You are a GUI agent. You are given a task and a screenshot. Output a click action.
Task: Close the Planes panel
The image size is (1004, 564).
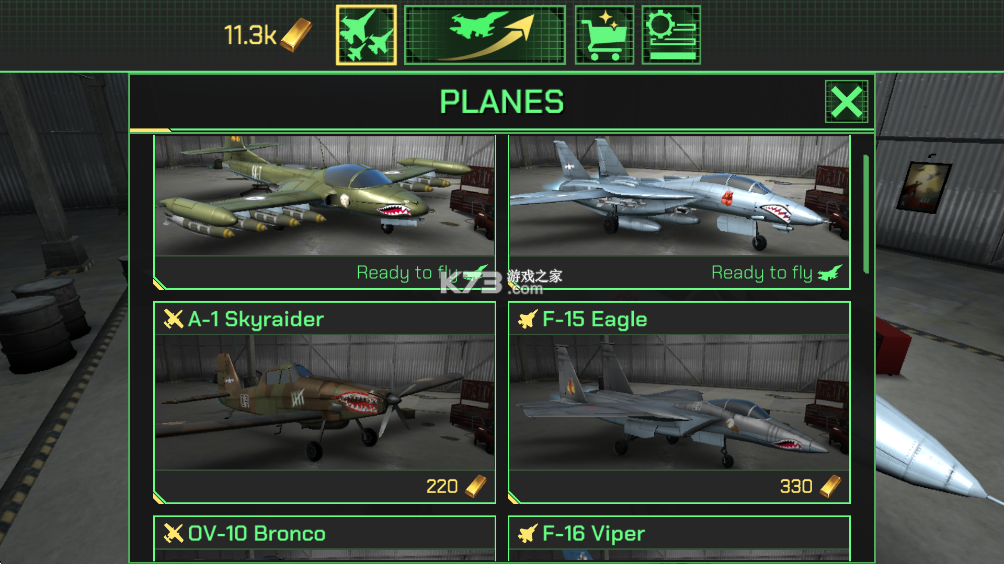tap(846, 102)
